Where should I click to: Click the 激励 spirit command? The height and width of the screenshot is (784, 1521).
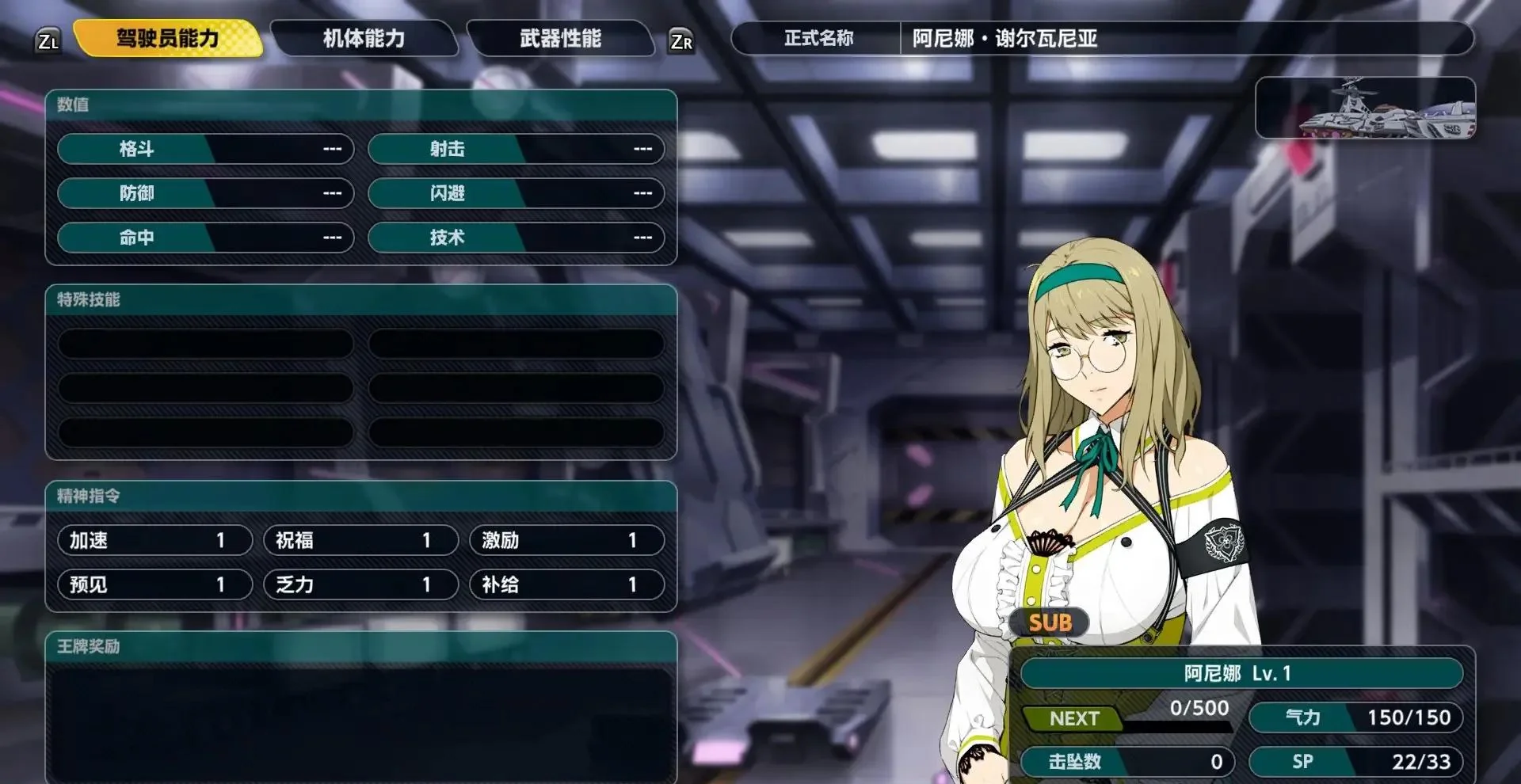point(567,541)
